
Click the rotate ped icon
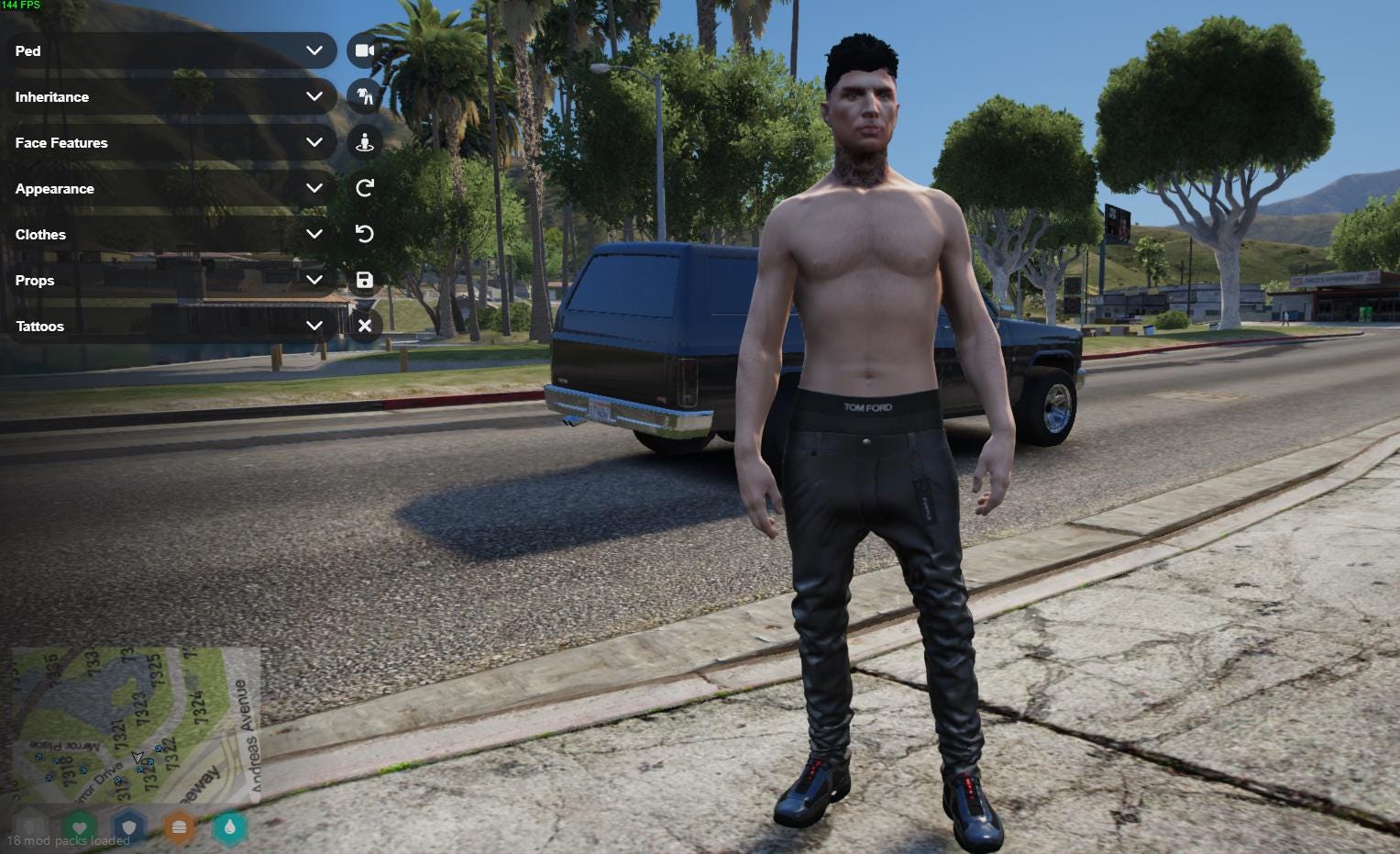pyautogui.click(x=365, y=142)
